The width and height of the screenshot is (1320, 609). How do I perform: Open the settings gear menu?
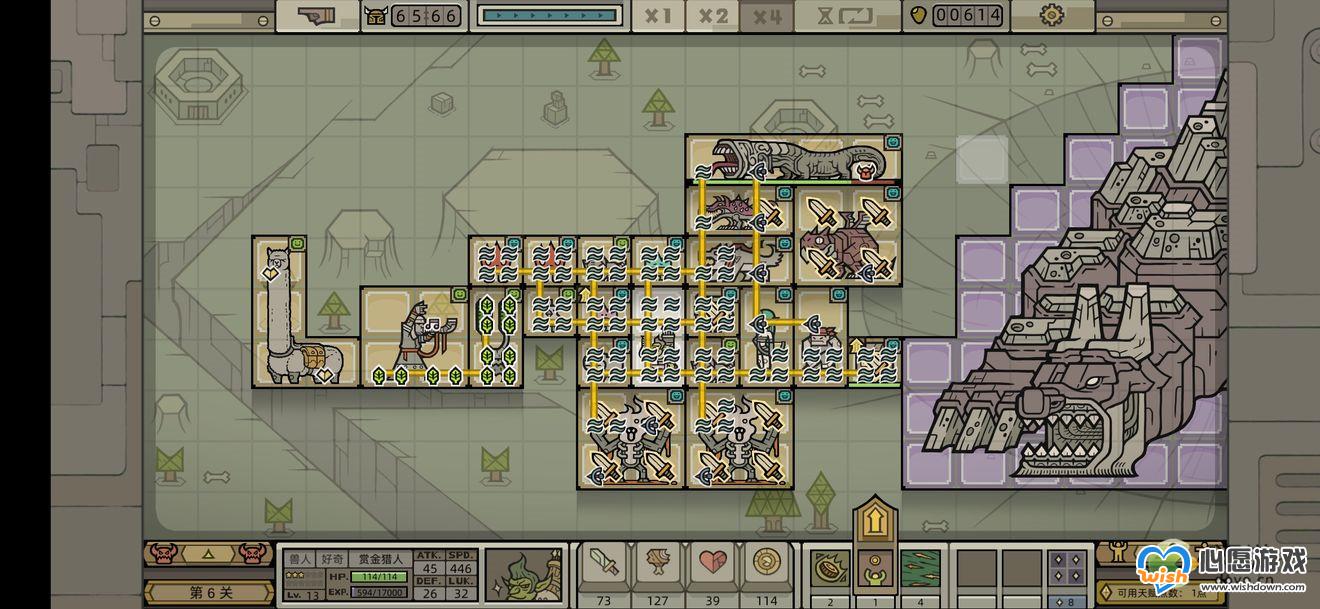pyautogui.click(x=1051, y=15)
